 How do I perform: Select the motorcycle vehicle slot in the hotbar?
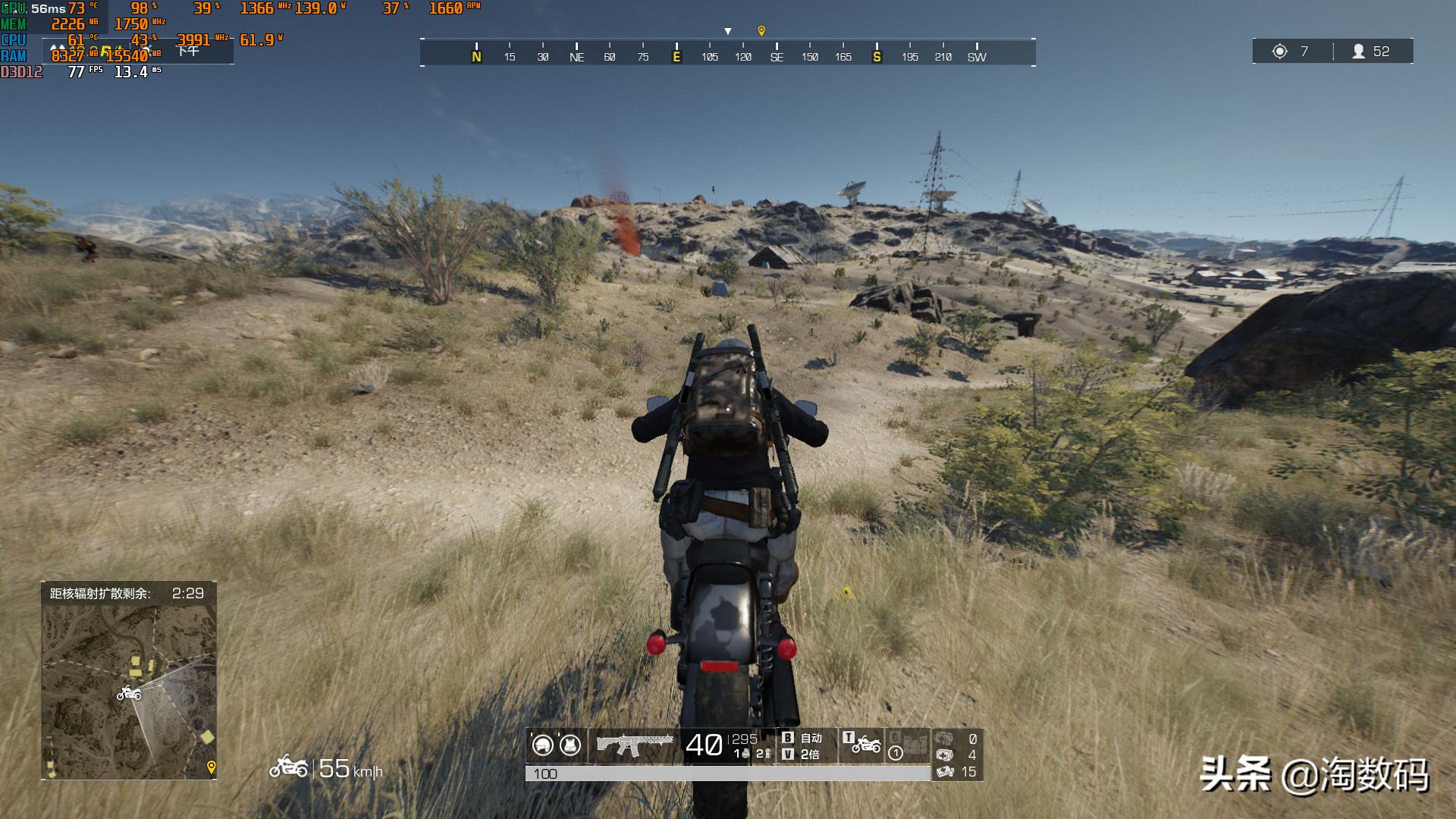pyautogui.click(x=865, y=745)
